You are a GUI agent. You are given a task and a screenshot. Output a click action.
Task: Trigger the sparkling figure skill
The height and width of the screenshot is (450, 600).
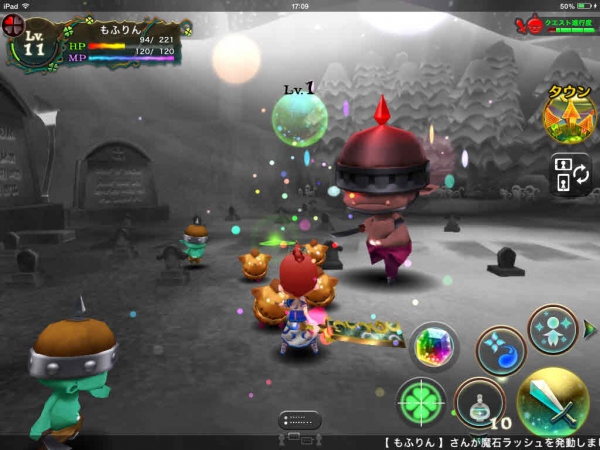(551, 329)
